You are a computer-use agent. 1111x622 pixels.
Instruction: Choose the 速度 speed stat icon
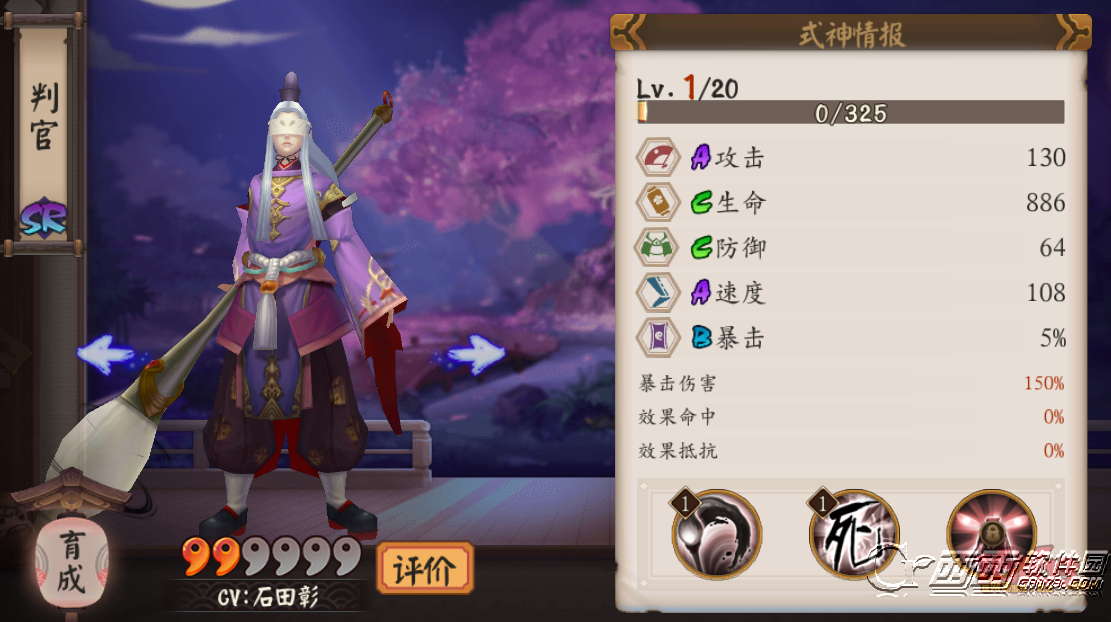(x=659, y=293)
